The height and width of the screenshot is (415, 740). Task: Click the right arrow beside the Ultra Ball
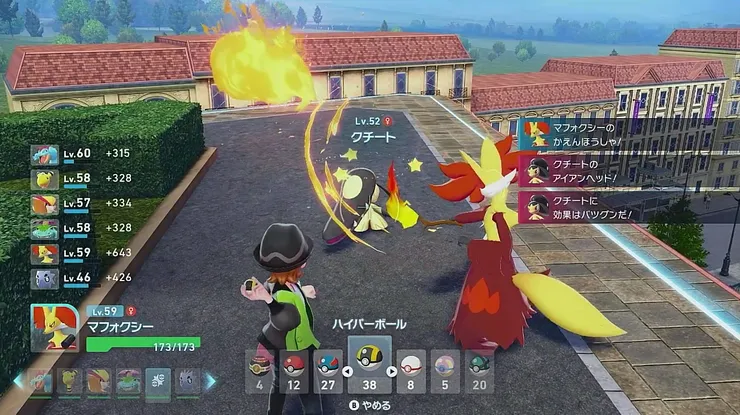coord(391,372)
